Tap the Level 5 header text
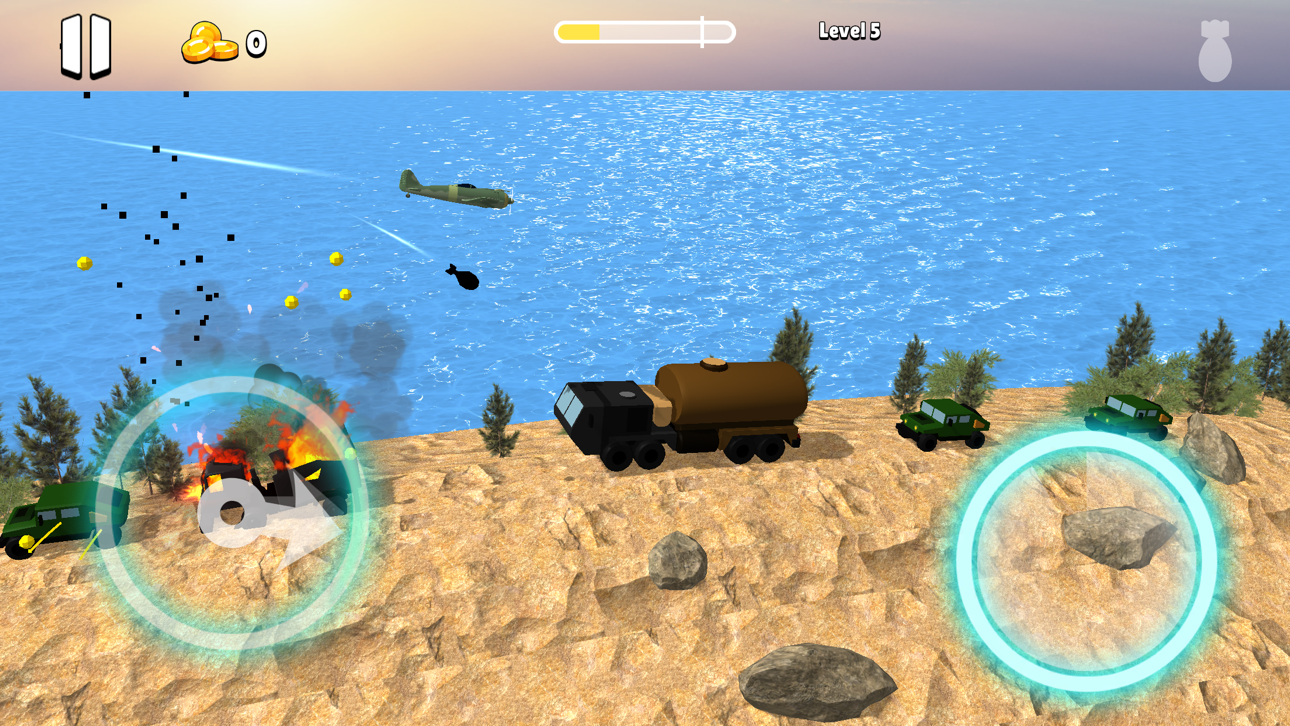Viewport: 1290px width, 726px height. [x=851, y=31]
